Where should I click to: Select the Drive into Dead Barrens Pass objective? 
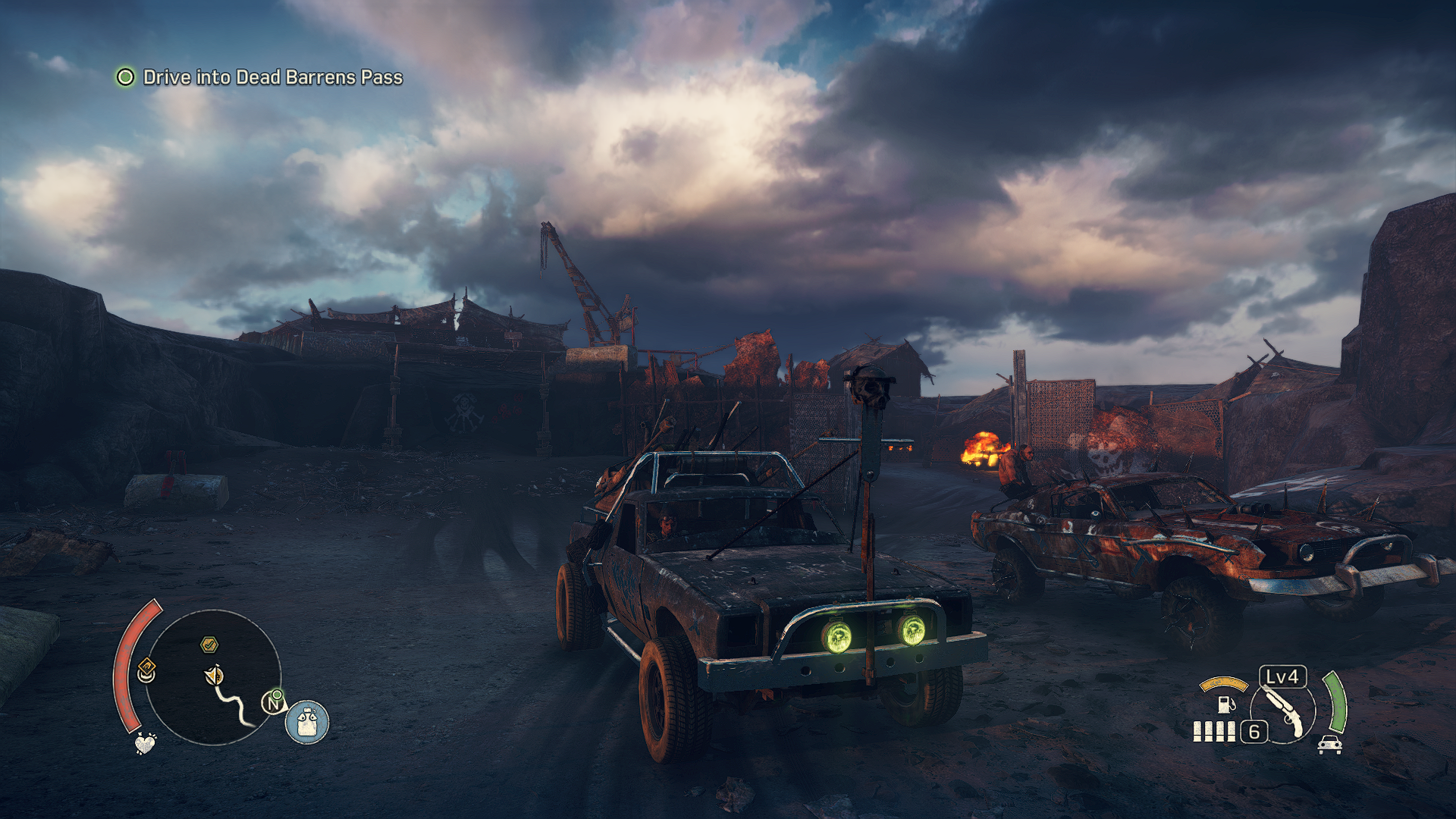click(272, 77)
